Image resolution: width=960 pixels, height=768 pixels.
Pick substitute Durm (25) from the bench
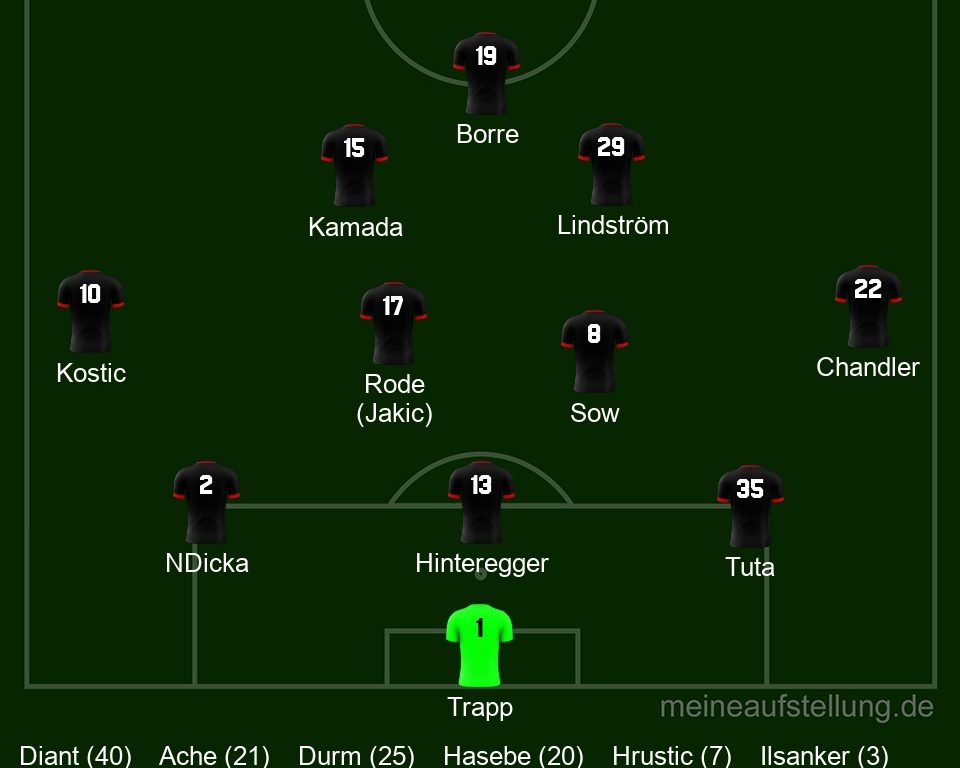click(356, 756)
